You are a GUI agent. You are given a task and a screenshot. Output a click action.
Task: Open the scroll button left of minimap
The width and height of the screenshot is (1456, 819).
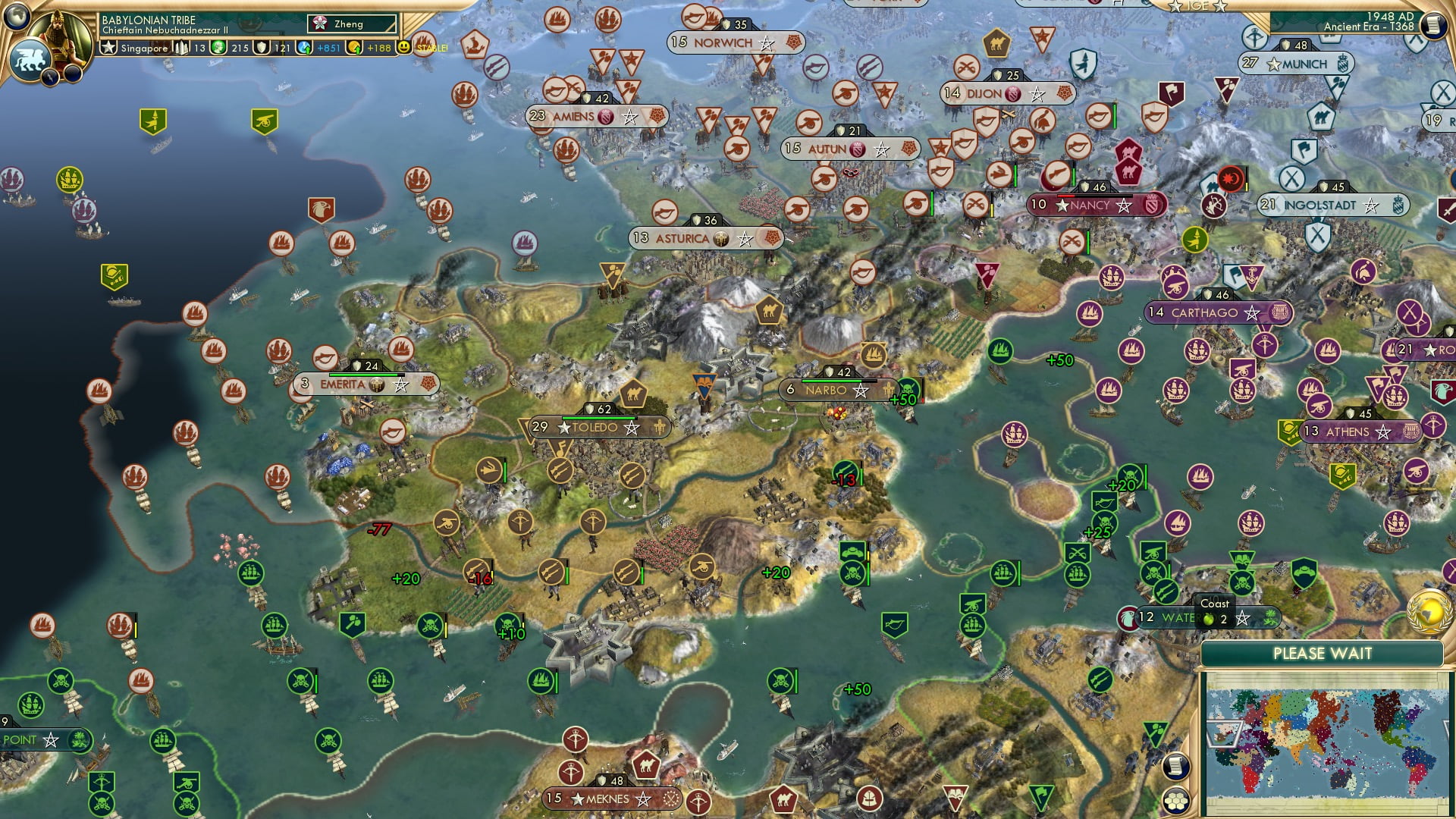point(1175,767)
